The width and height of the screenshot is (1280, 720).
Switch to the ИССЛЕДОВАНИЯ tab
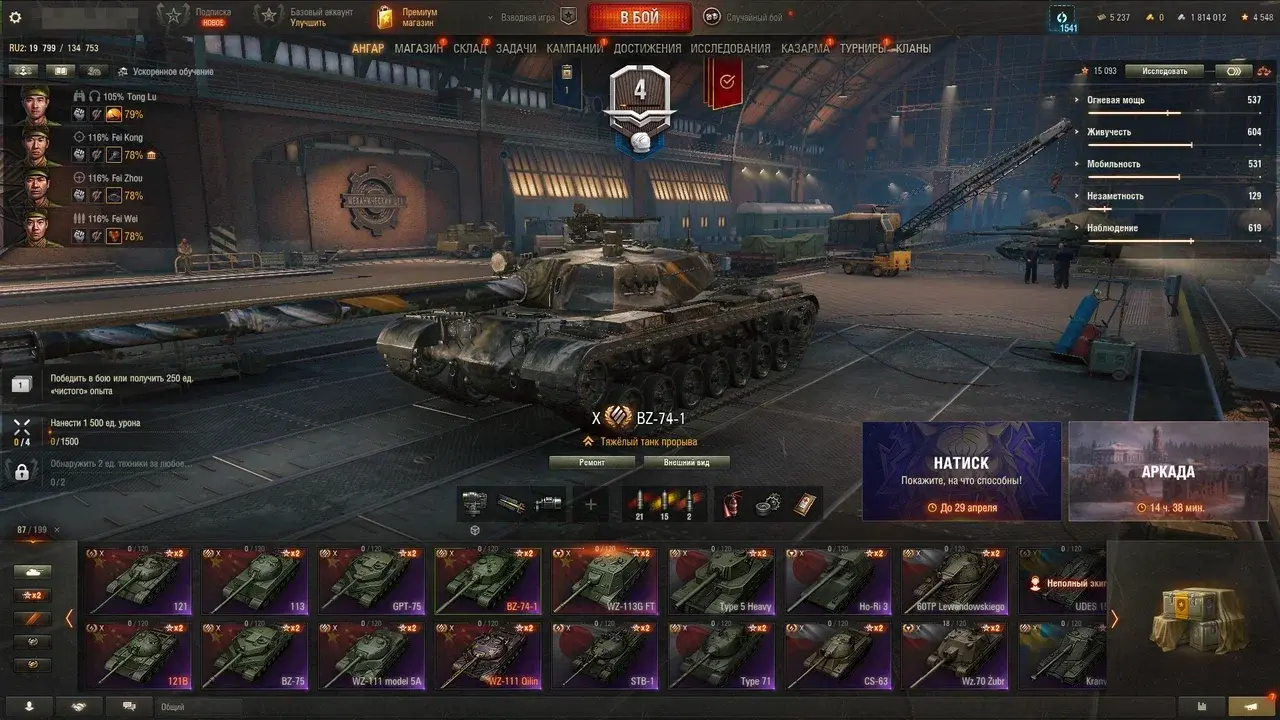(x=730, y=48)
